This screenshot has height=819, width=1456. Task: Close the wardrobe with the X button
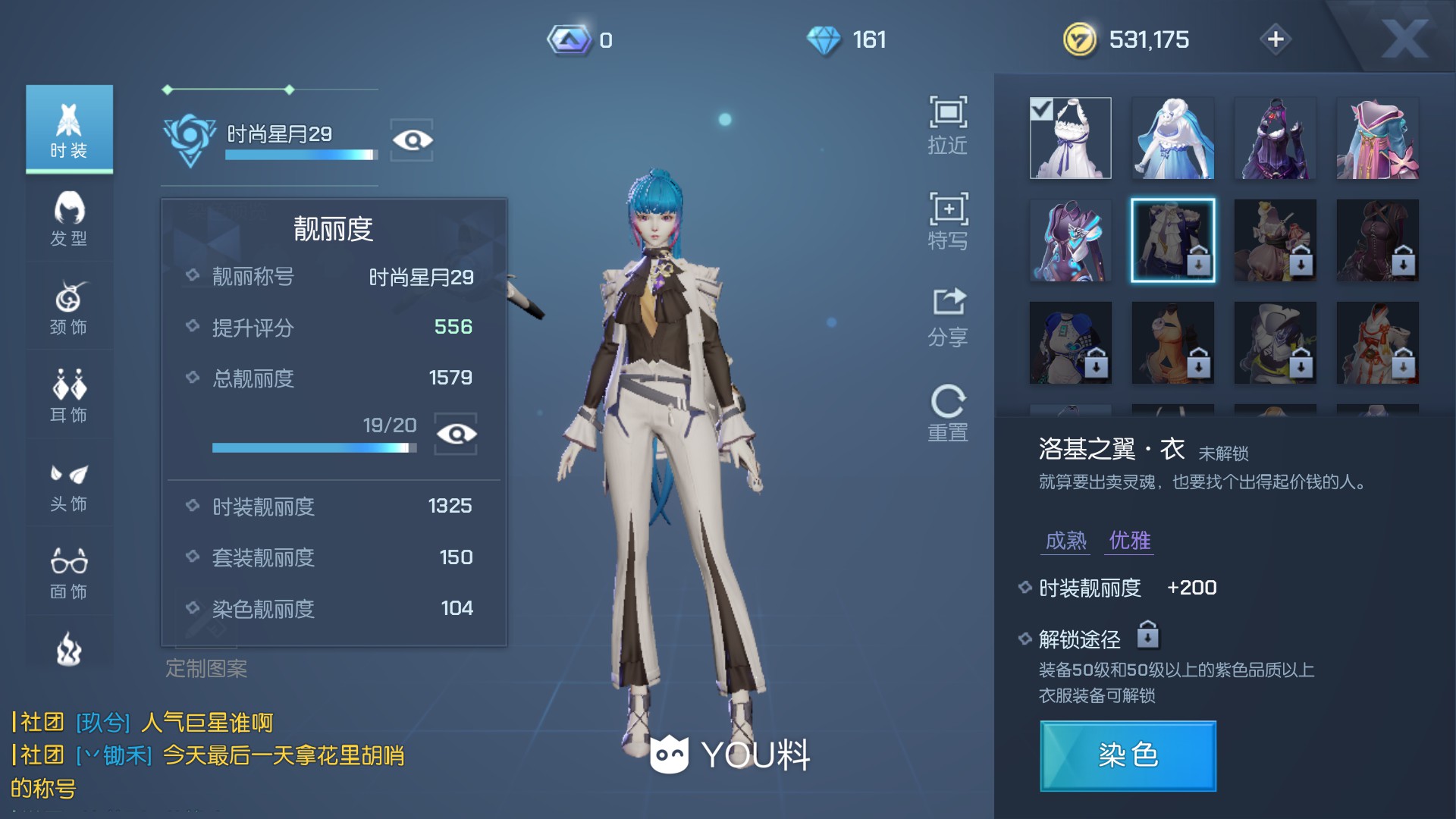[x=1404, y=38]
